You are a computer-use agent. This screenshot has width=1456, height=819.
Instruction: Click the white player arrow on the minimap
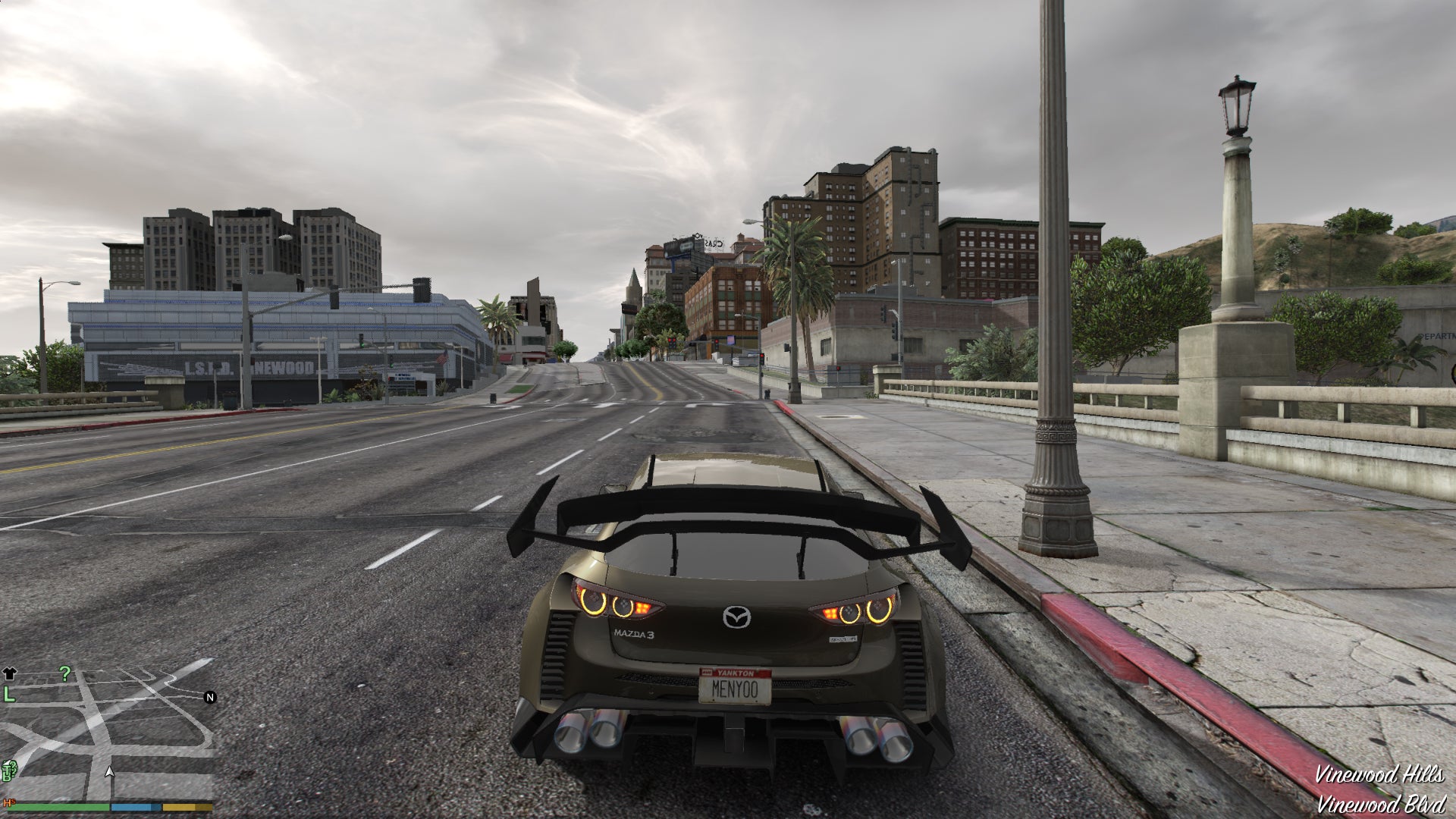[110, 773]
